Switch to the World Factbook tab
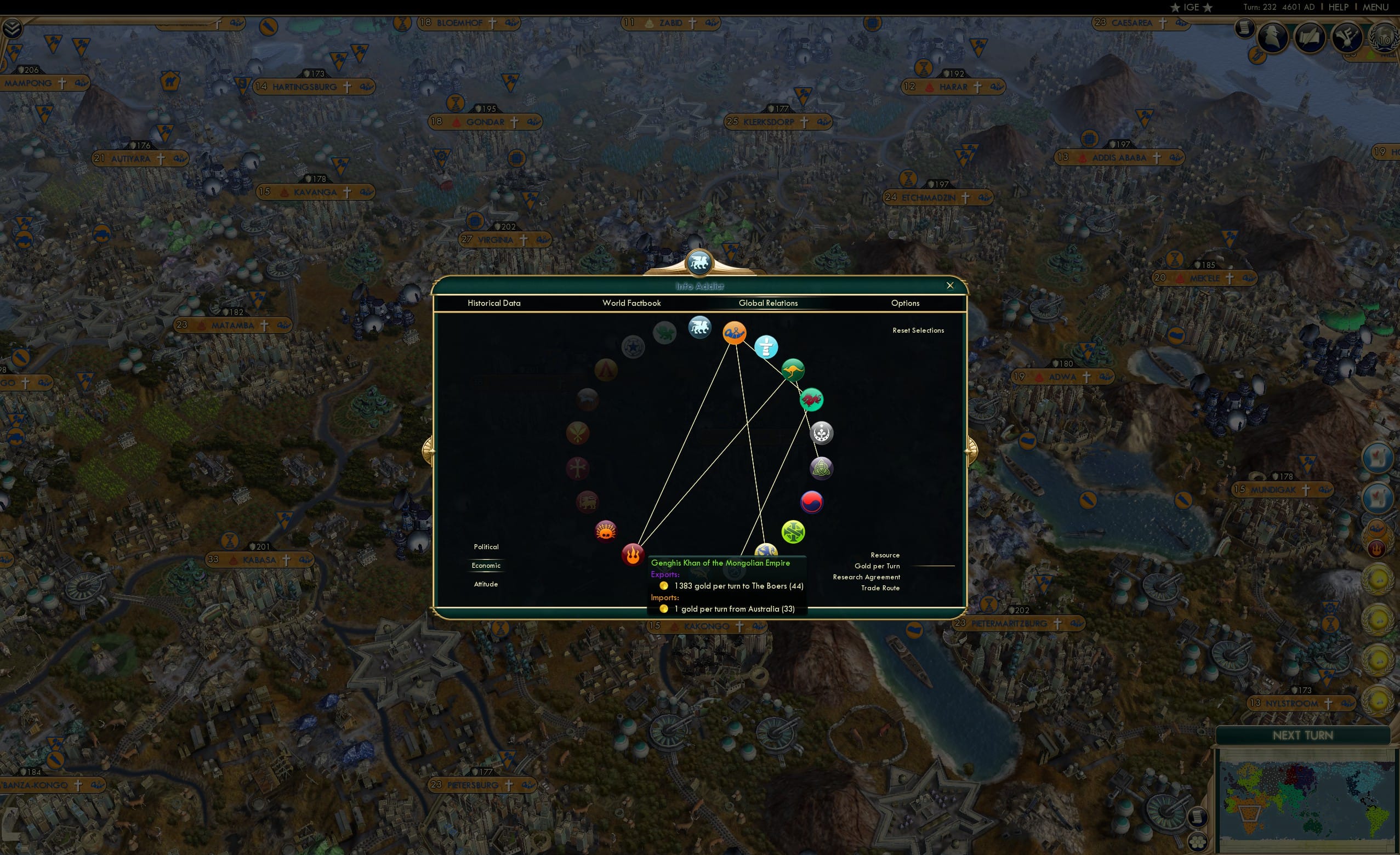The height and width of the screenshot is (855, 1400). (632, 303)
